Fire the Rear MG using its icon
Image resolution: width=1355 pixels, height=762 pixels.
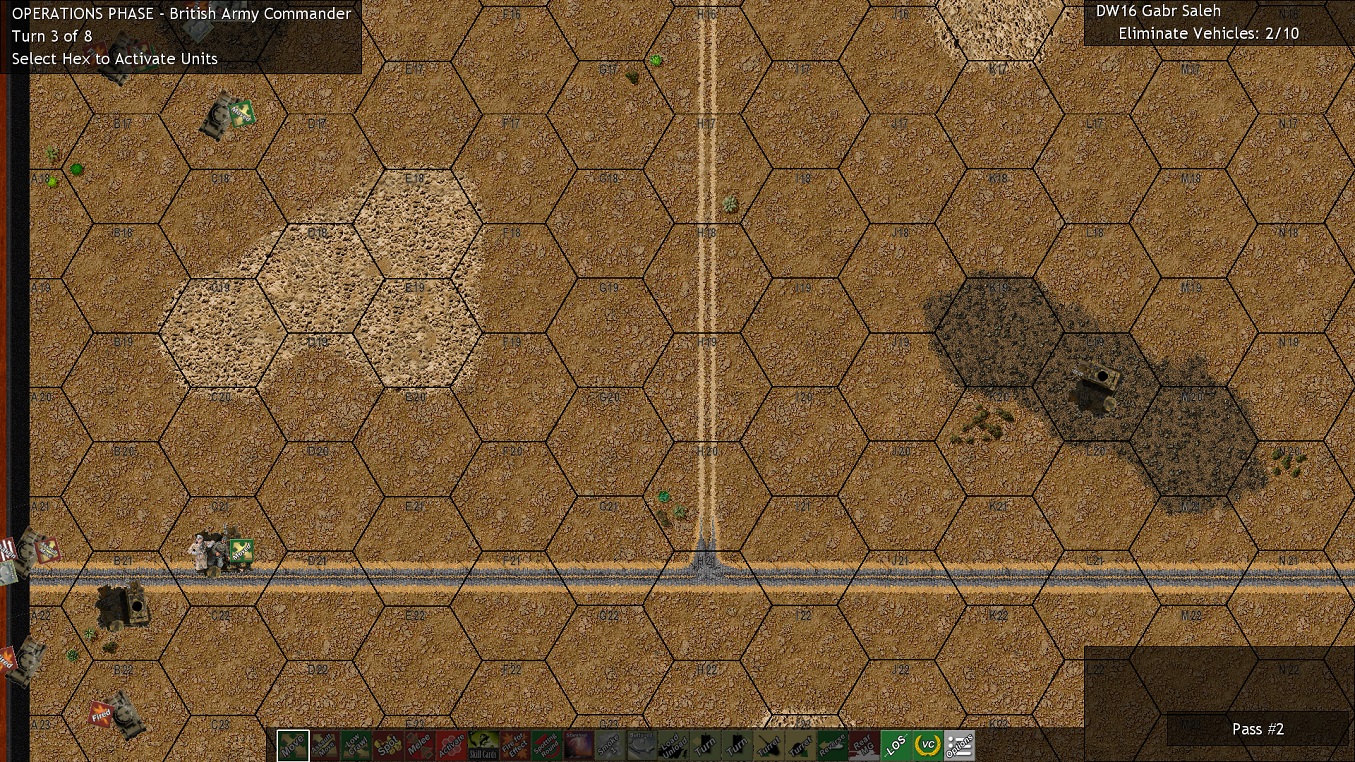(866, 745)
